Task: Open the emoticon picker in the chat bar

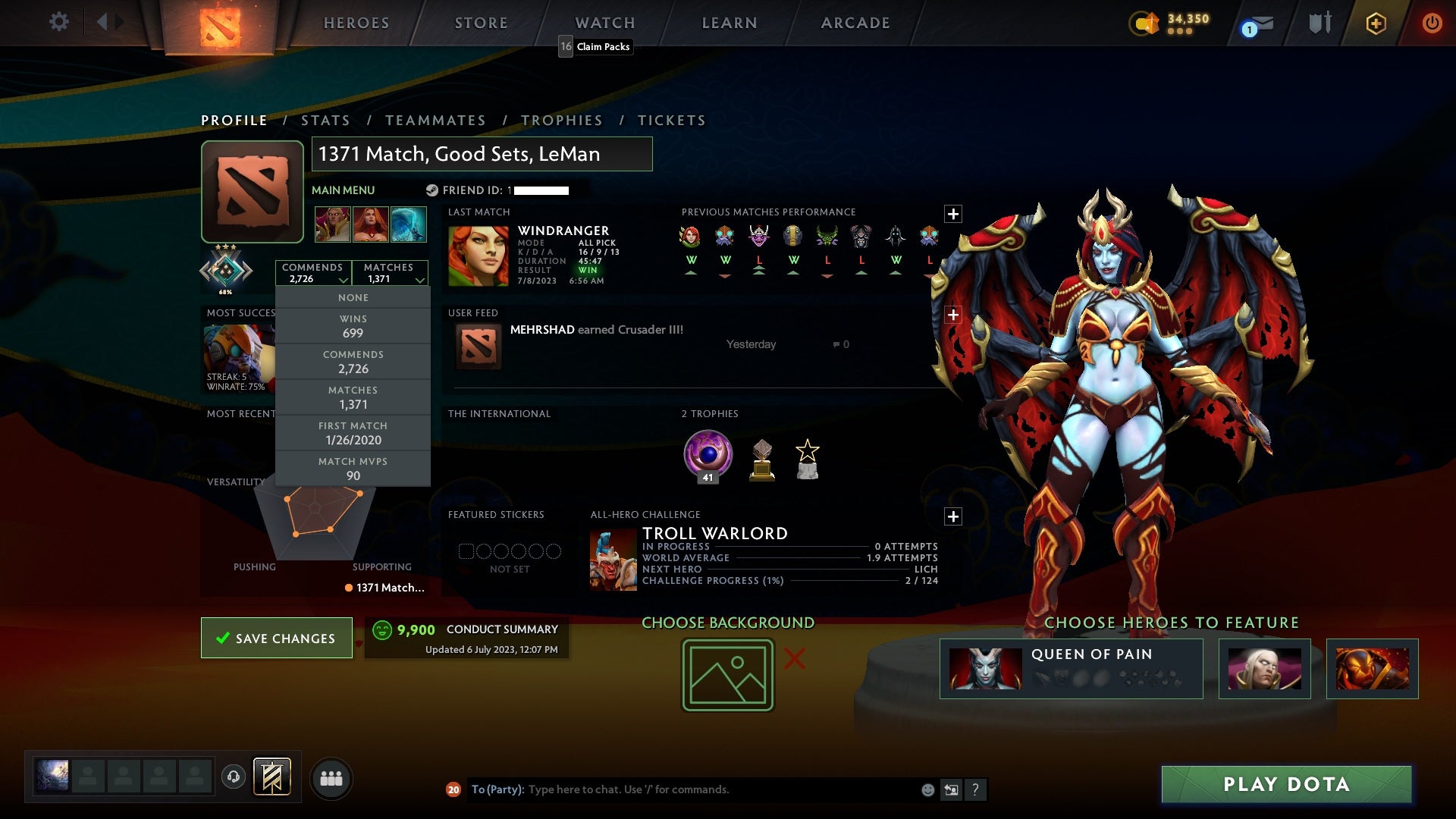Action: pos(927,789)
